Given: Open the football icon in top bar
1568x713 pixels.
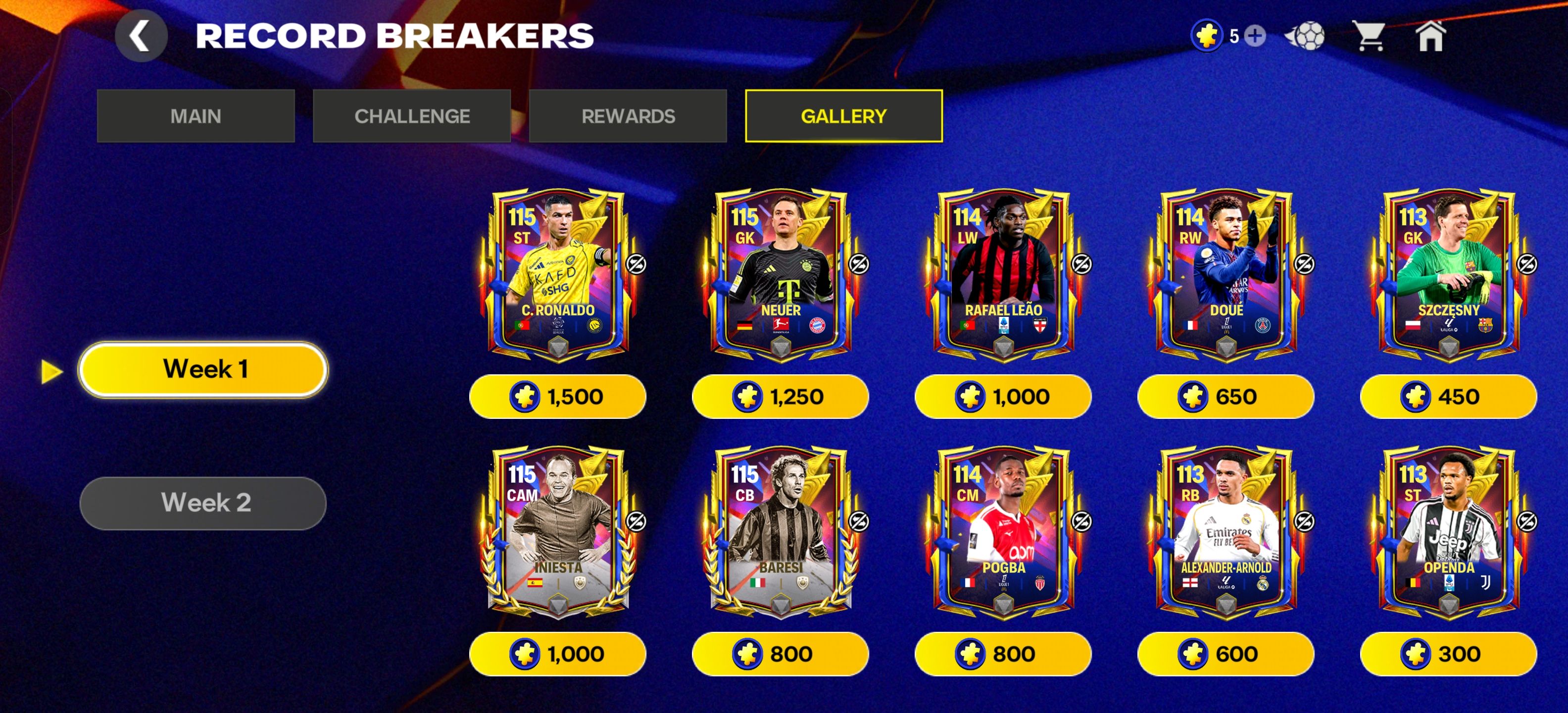Looking at the screenshot, I should coord(1304,36).
